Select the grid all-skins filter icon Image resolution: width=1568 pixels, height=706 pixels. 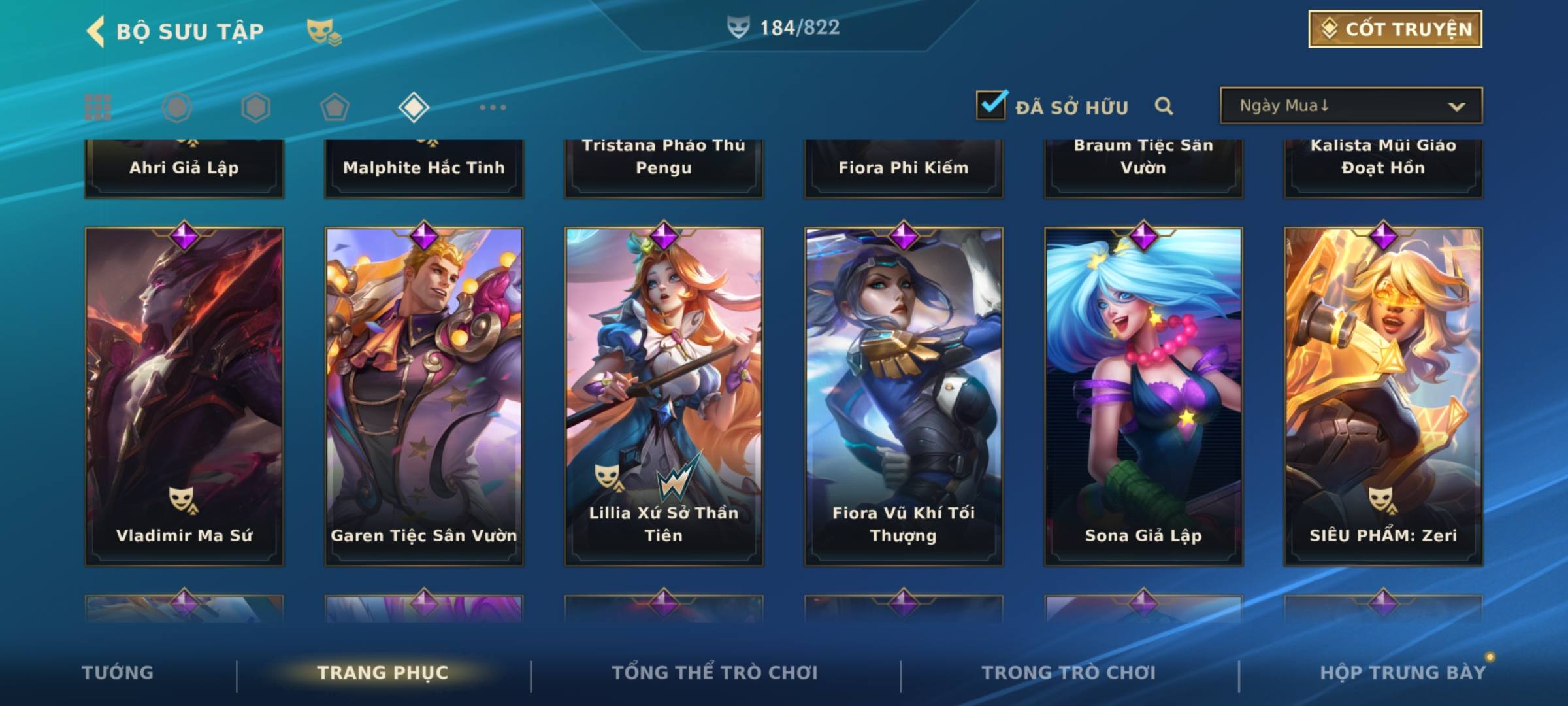point(98,107)
